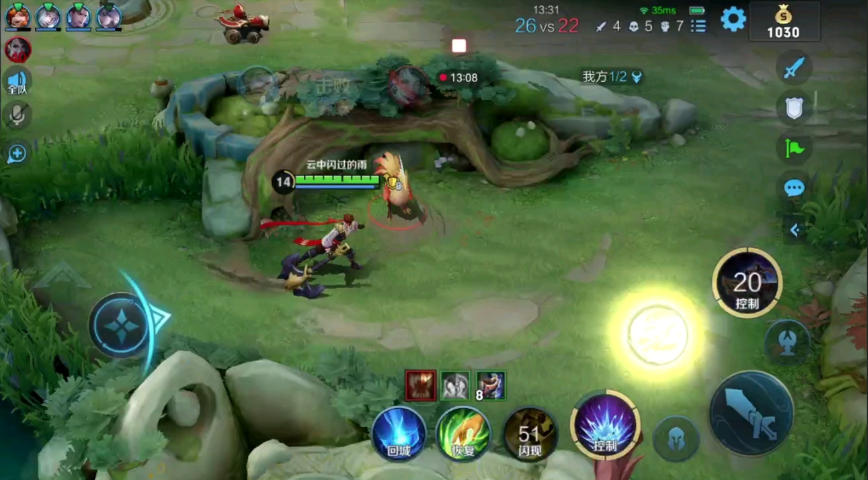Collapse the right-side signal panel arrow
Viewport: 868px width, 480px height.
point(795,230)
